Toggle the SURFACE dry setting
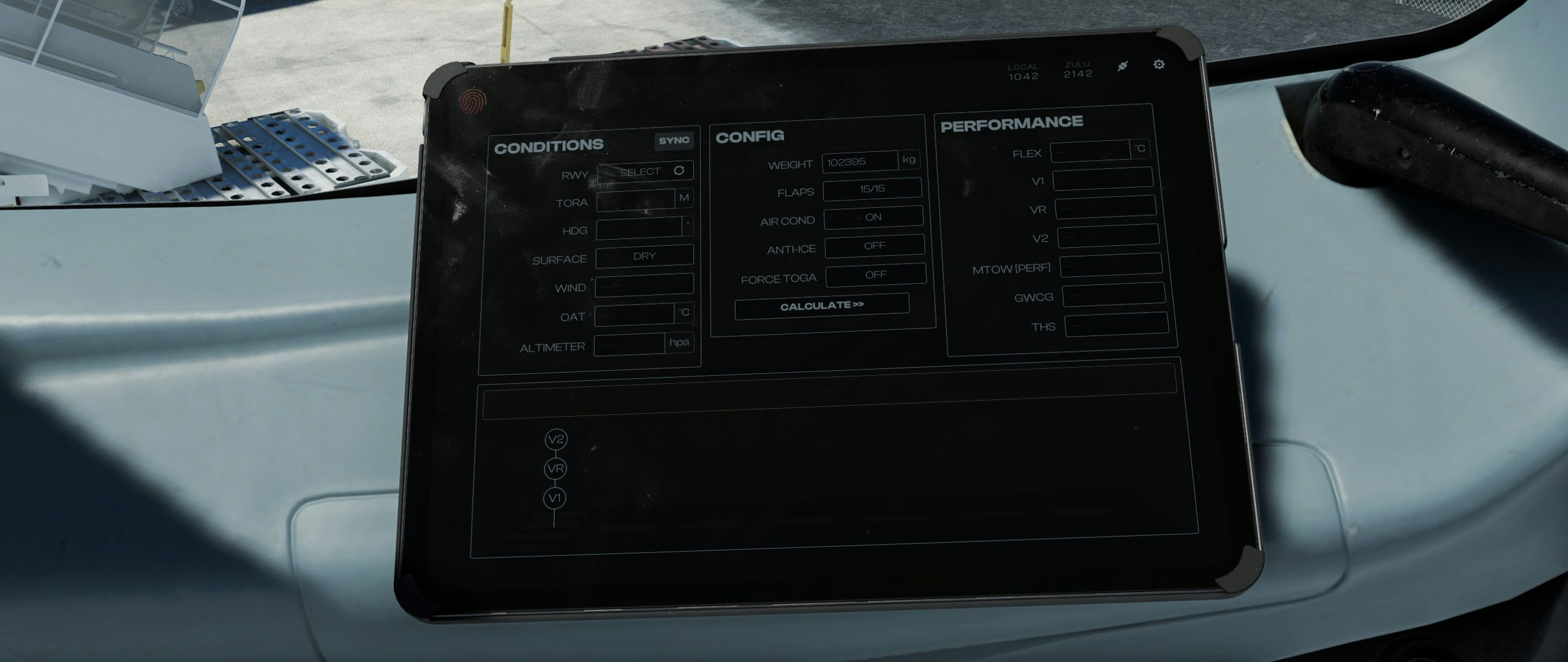The image size is (1568, 662). [644, 256]
